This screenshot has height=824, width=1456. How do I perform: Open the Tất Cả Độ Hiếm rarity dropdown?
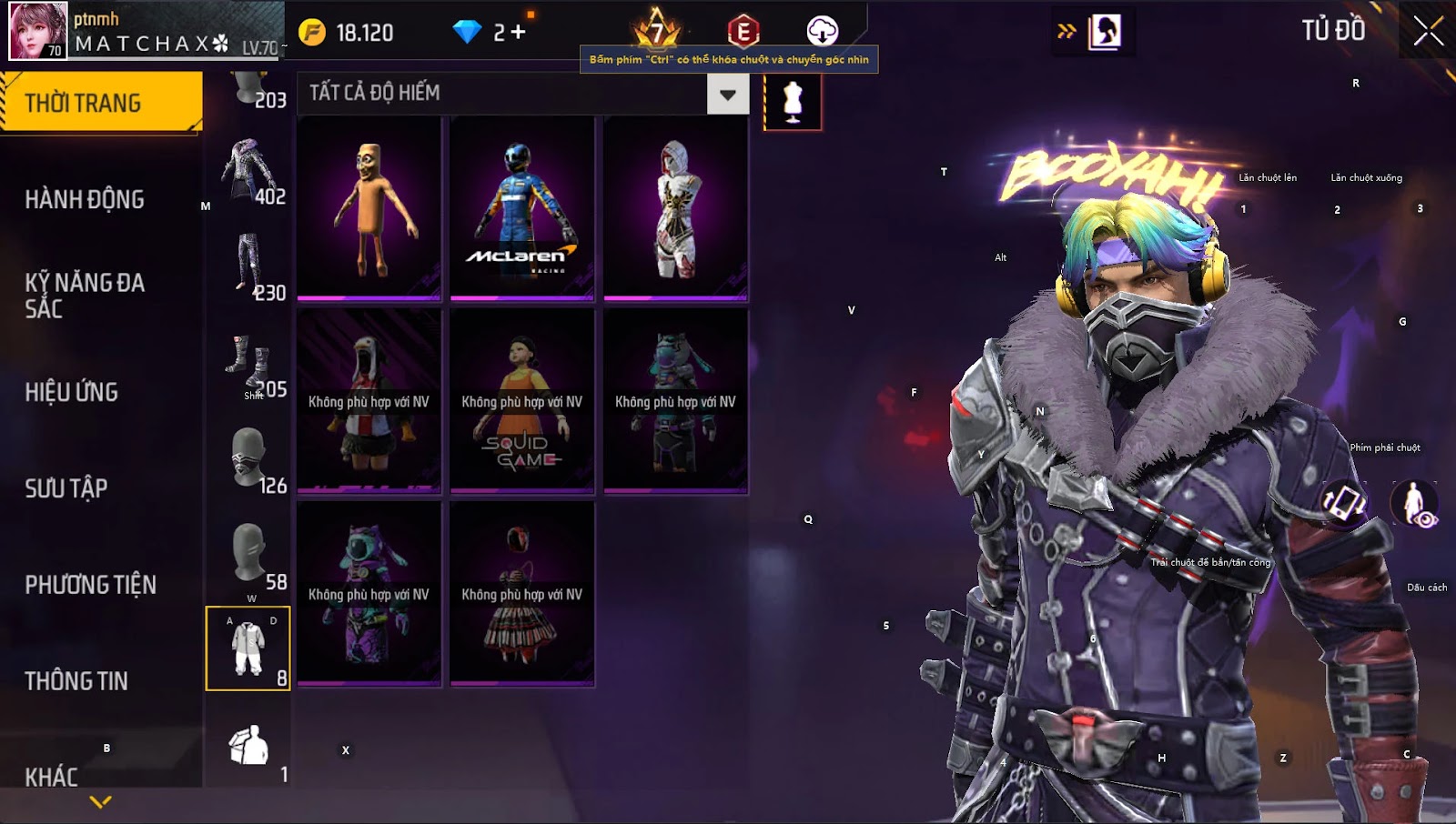[x=727, y=94]
